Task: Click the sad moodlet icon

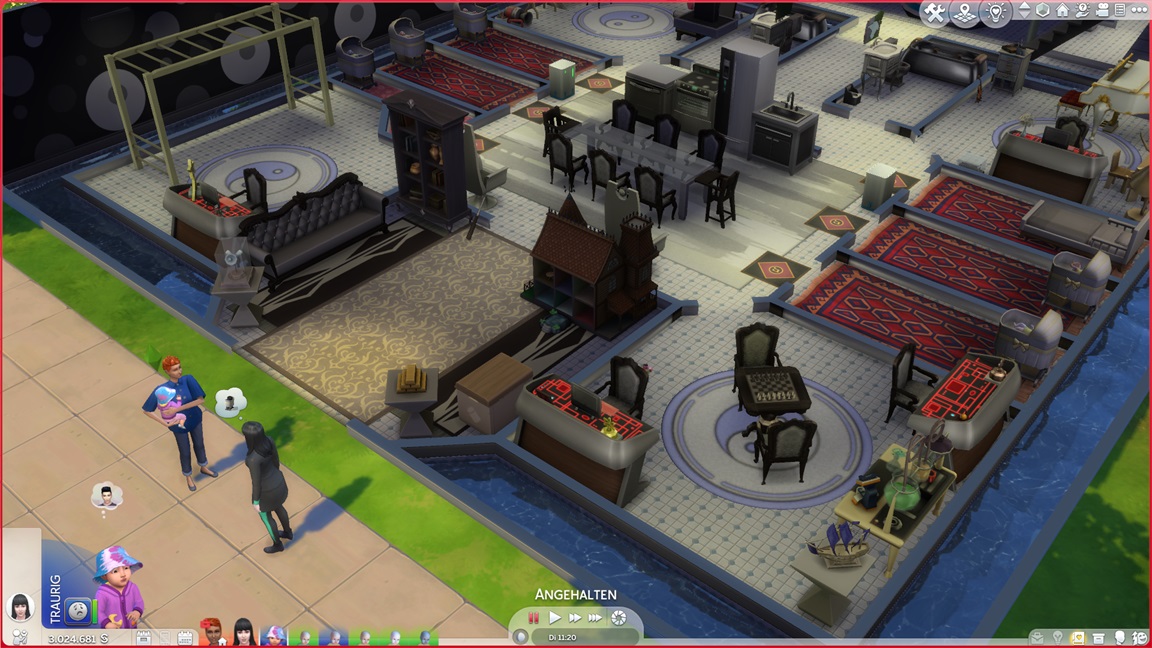Action: pyautogui.click(x=77, y=610)
